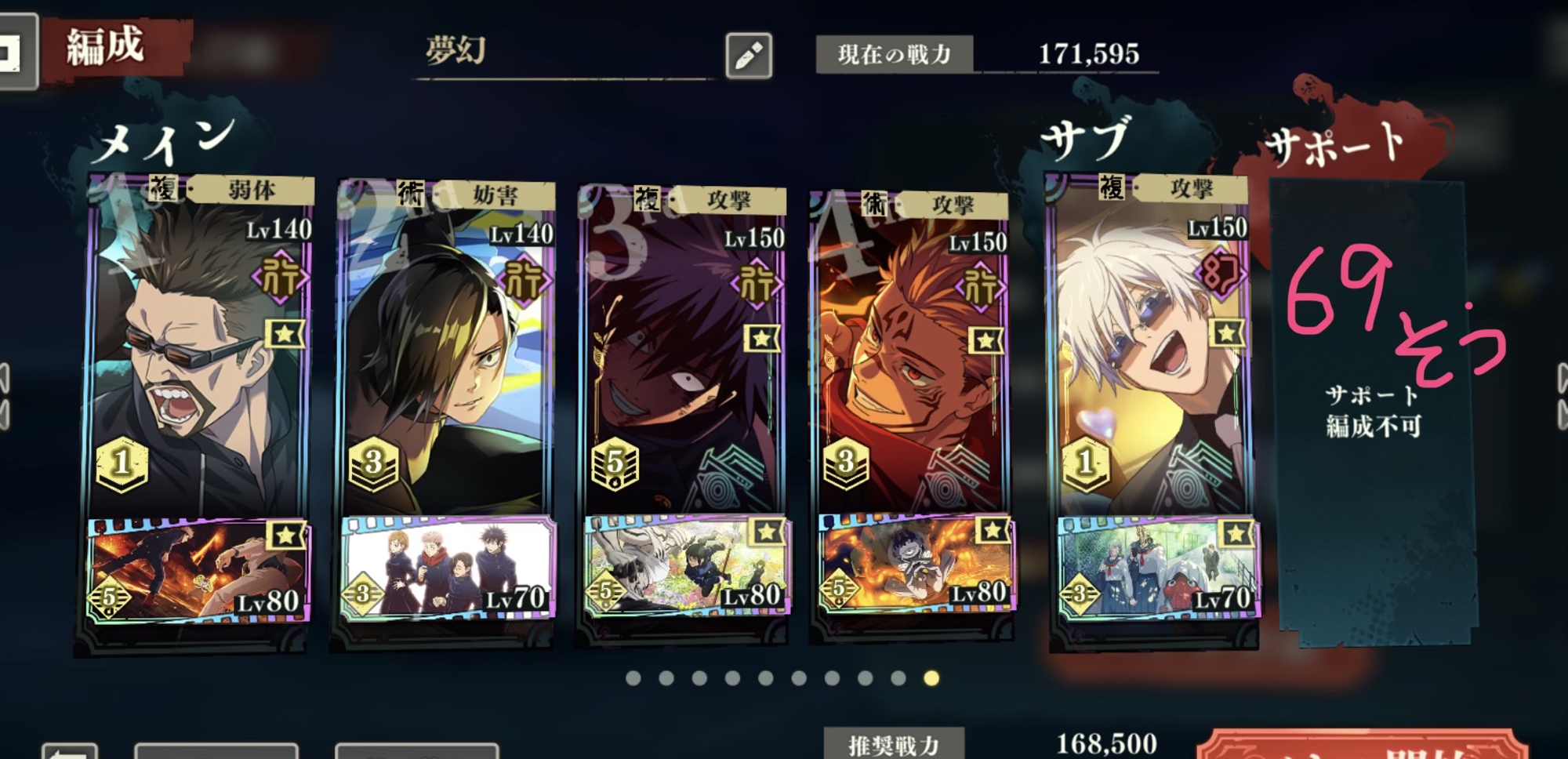Switch to the first formation page dot
This screenshot has width=1568, height=759.
(x=633, y=678)
